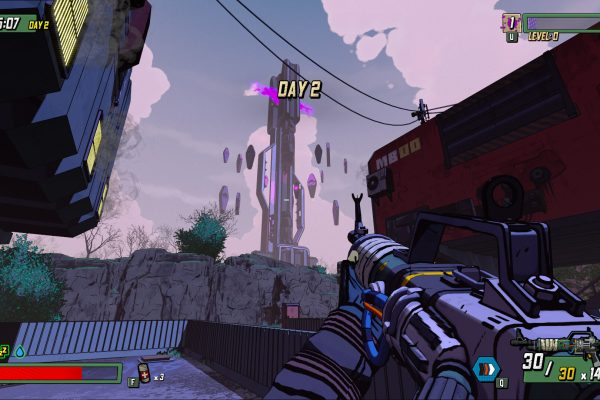The height and width of the screenshot is (400, 600).
Task: Select the health canister item icon
Action: [x=144, y=373]
